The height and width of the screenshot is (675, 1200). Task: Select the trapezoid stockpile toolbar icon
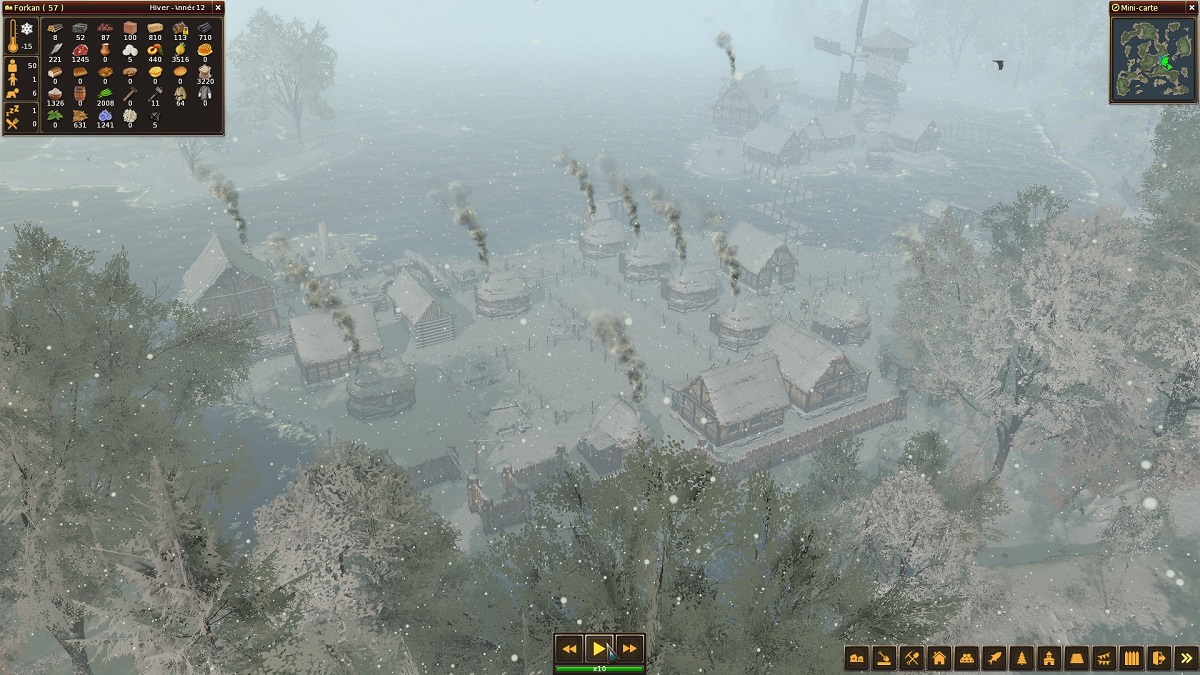1076,657
